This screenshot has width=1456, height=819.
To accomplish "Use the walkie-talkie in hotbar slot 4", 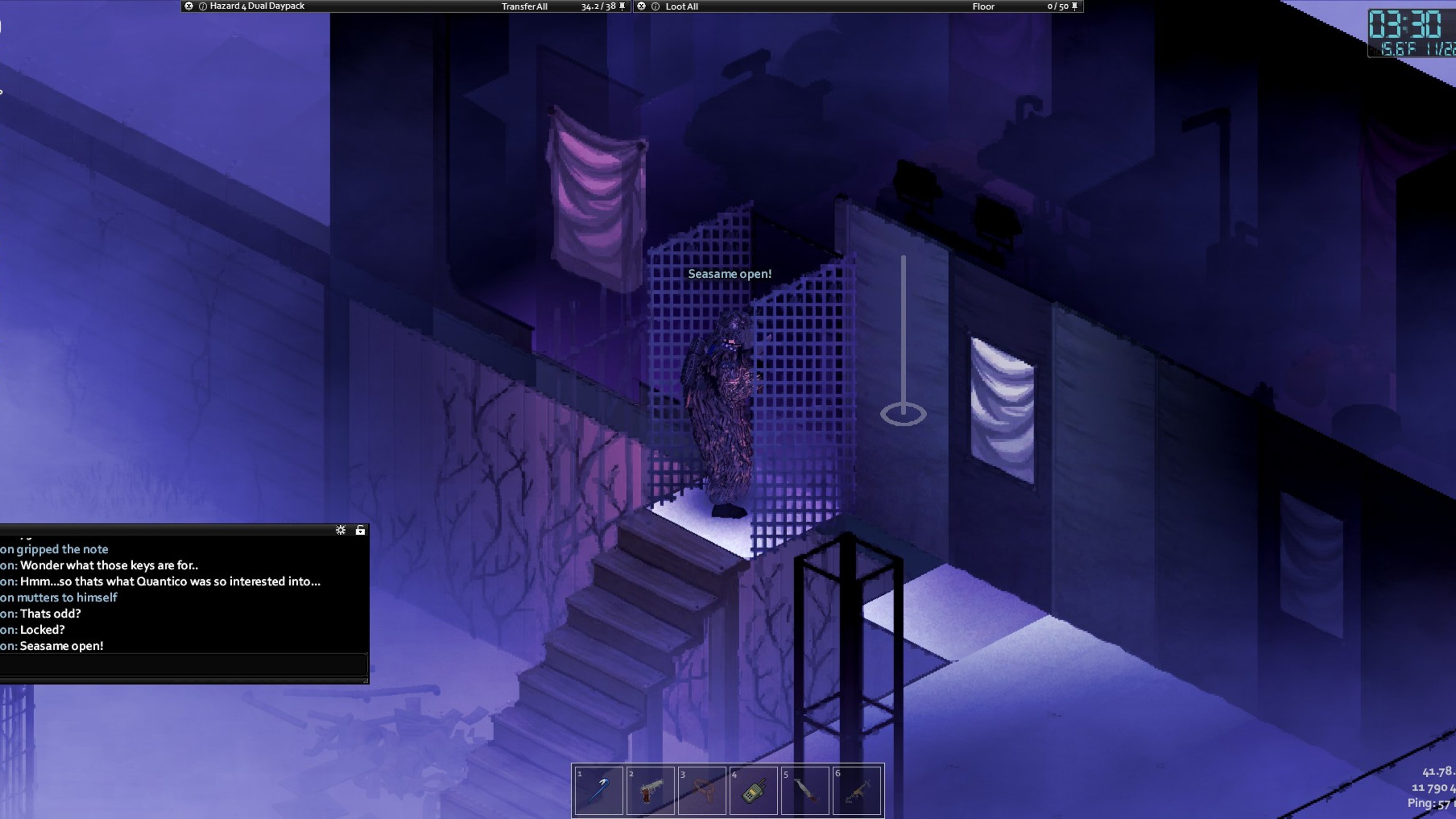I will (x=754, y=790).
